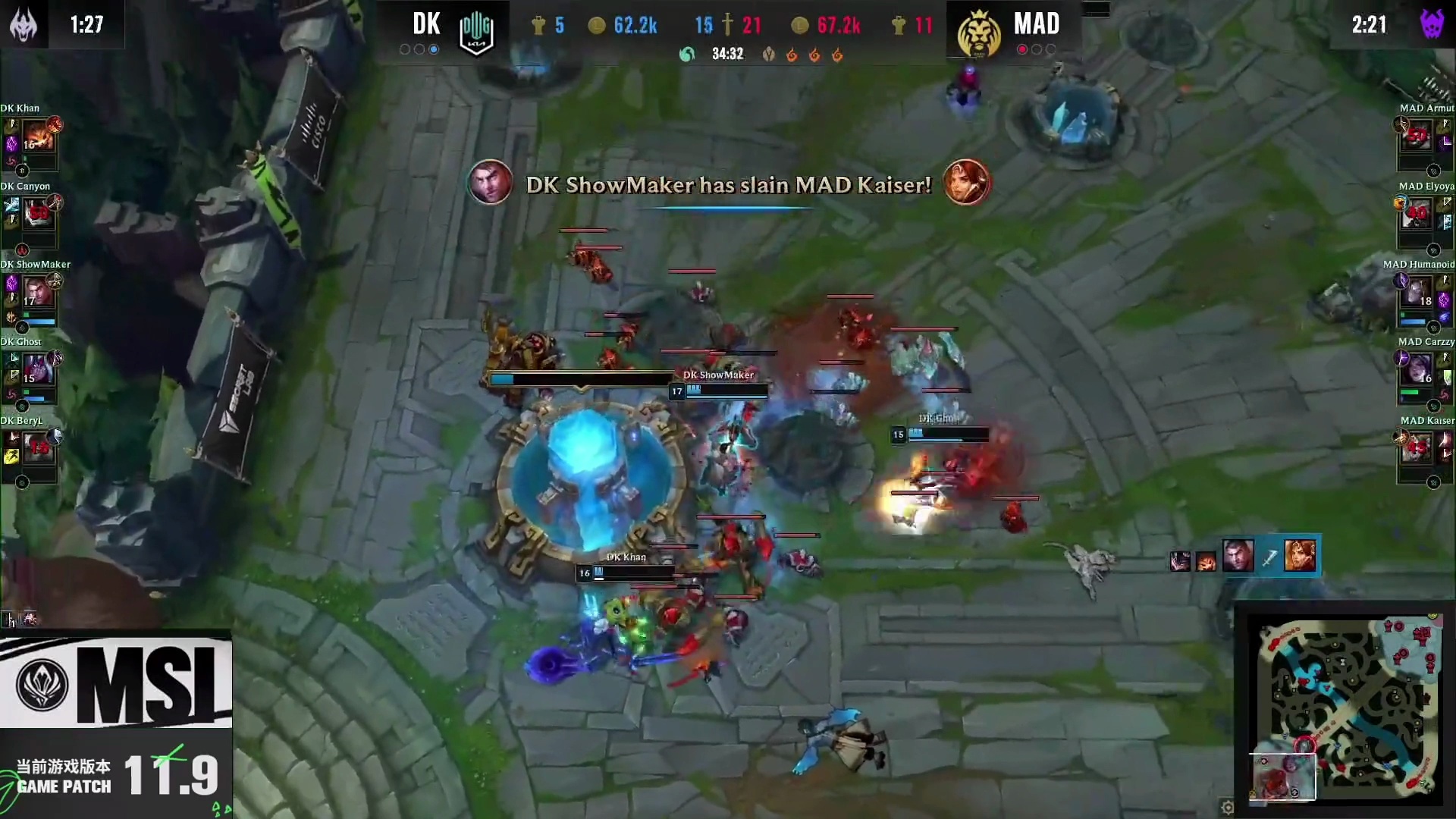Click the MSI tournament logo overlay
Viewport: 1456px width, 819px height.
(116, 682)
